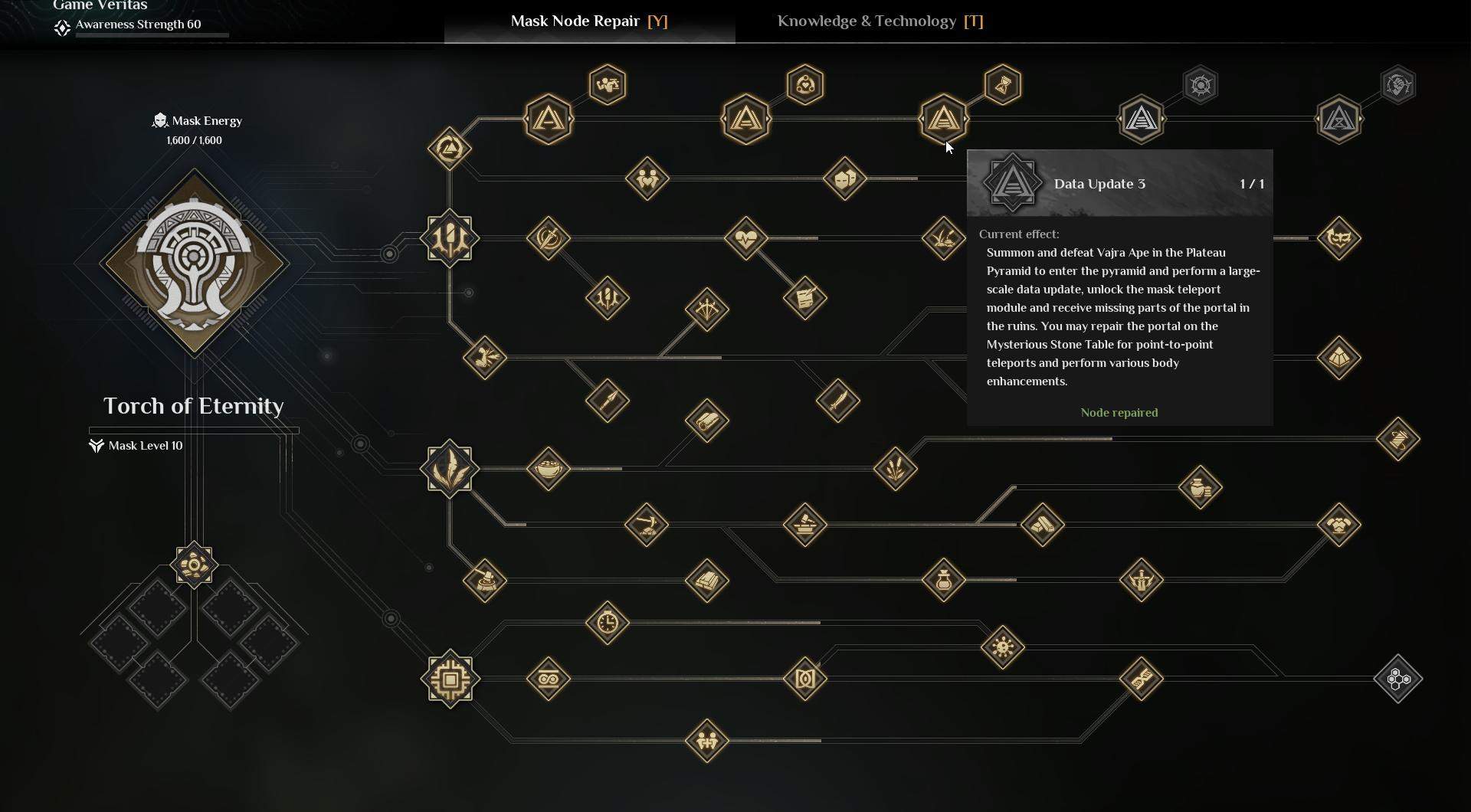Select the hourglass node
Viewport: 1471px width, 812px height.
pyautogui.click(x=1003, y=85)
